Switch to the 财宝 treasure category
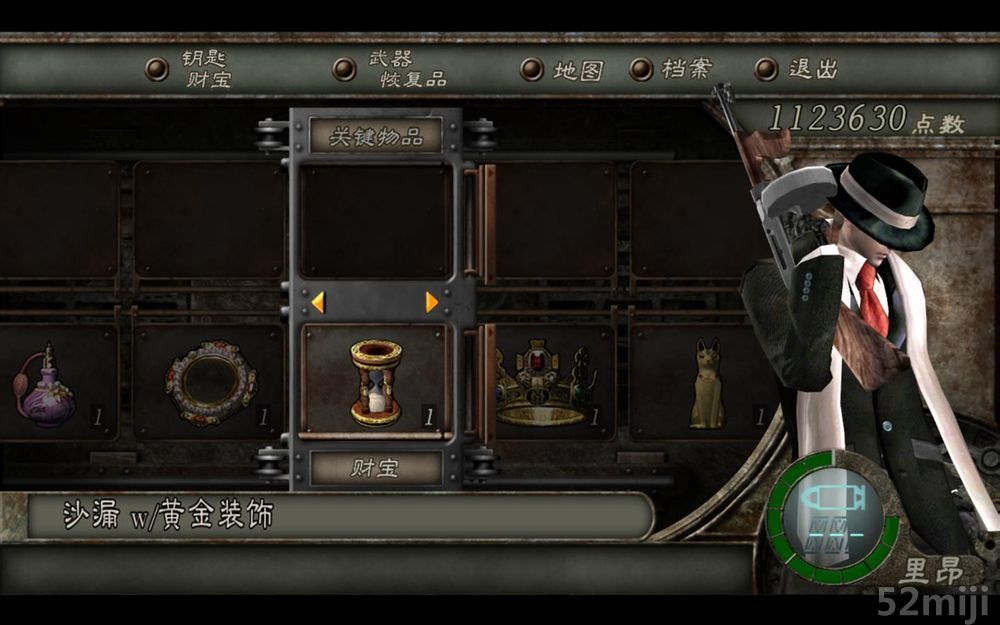 click(x=375, y=467)
